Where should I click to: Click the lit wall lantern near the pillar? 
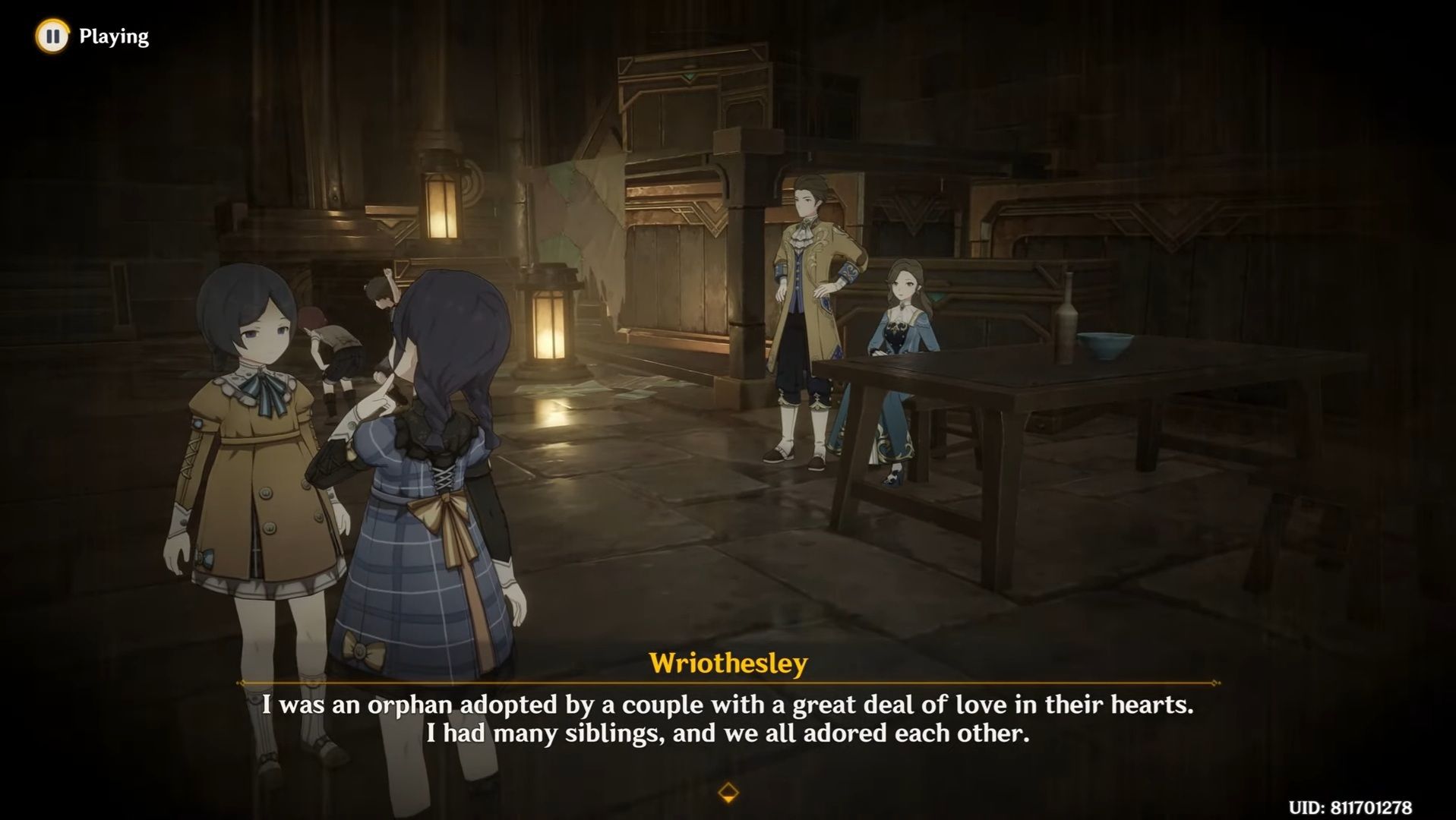point(442,207)
